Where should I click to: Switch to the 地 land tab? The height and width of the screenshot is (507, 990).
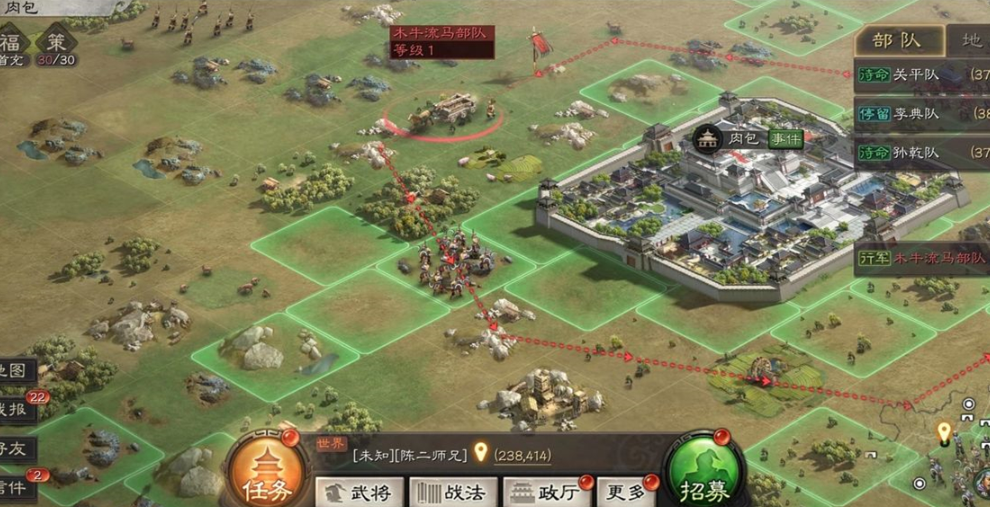tap(970, 41)
